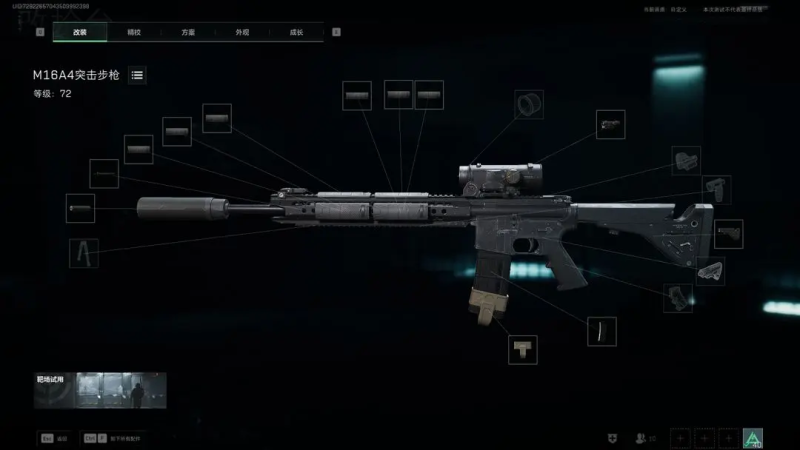The height and width of the screenshot is (450, 800).
Task: Choose the ring-shaped optic mount slot
Action: tap(529, 104)
